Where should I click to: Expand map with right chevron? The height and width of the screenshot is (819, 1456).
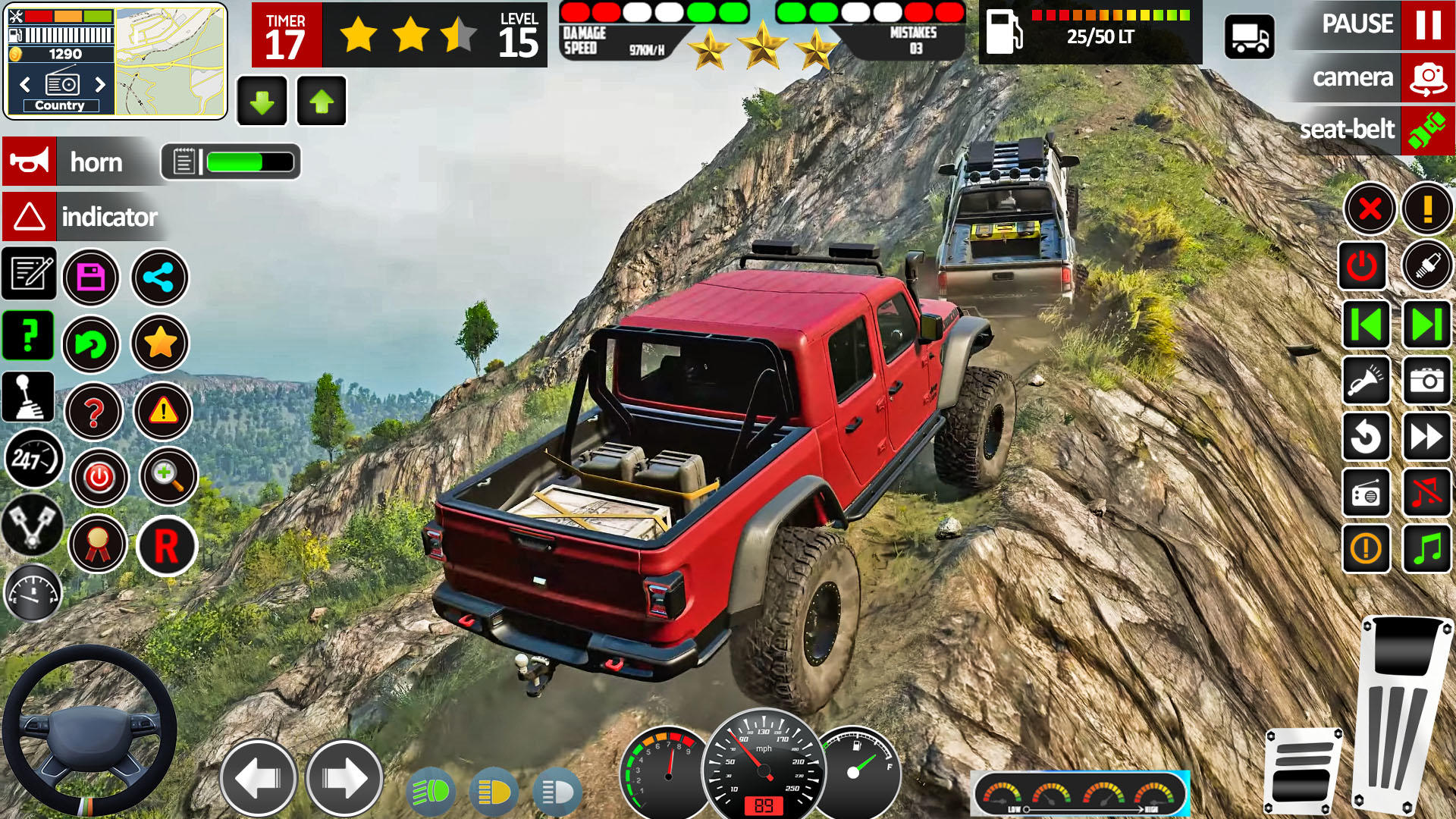click(99, 85)
